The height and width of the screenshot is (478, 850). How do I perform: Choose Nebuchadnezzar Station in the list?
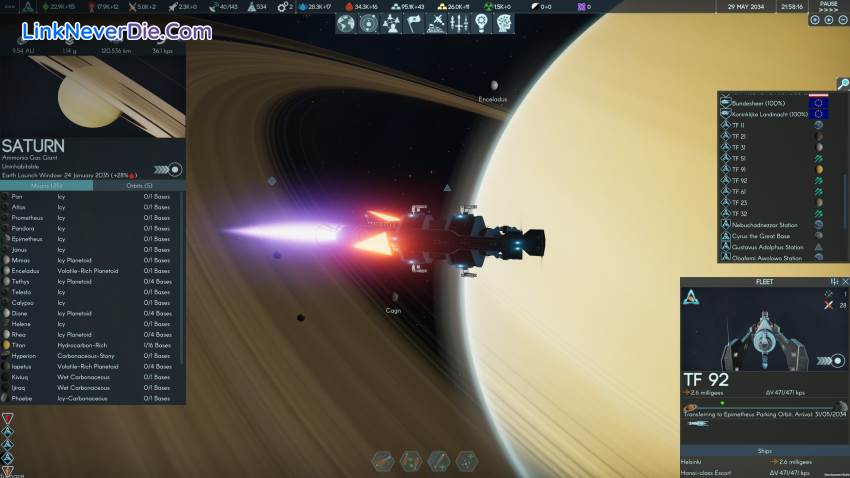click(766, 224)
